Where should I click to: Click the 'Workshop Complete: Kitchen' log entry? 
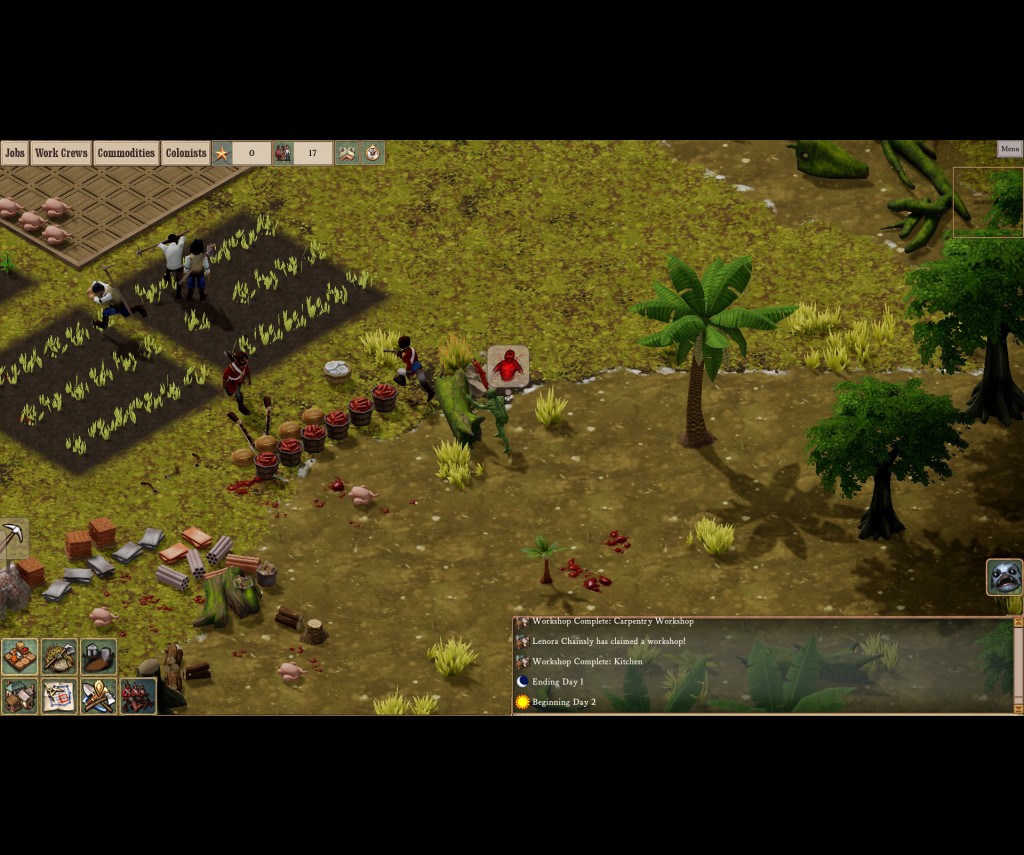coord(587,661)
